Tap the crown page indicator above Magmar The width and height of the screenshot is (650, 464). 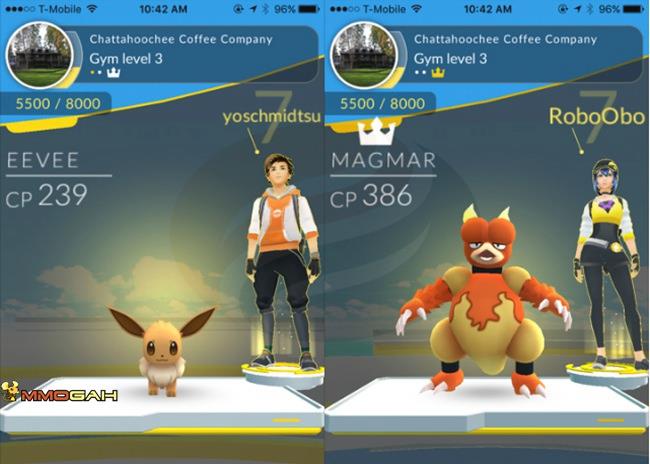(372, 131)
